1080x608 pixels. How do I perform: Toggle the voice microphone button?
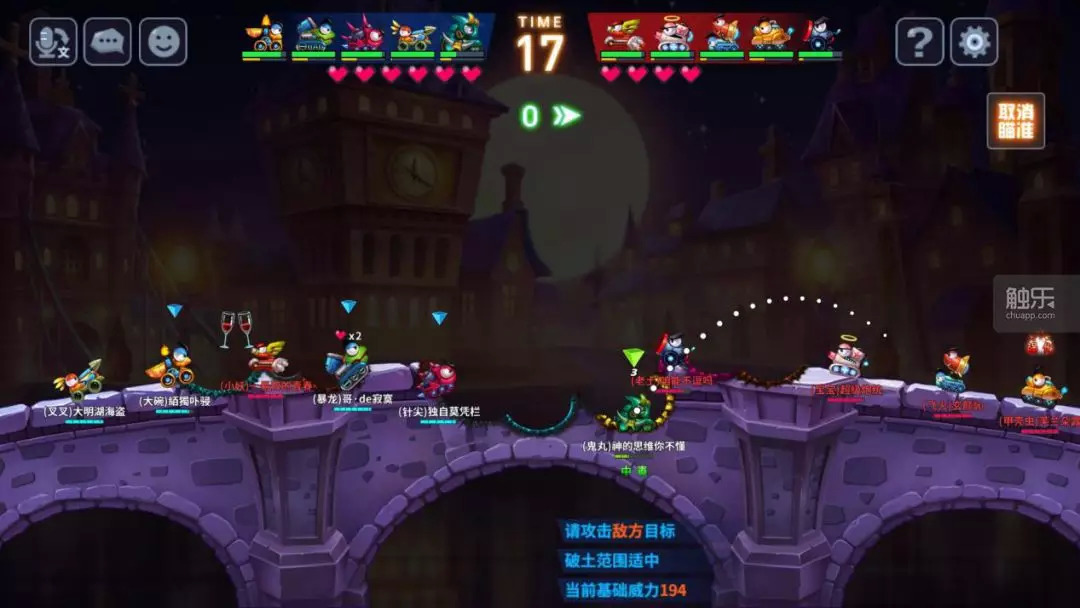coord(53,42)
